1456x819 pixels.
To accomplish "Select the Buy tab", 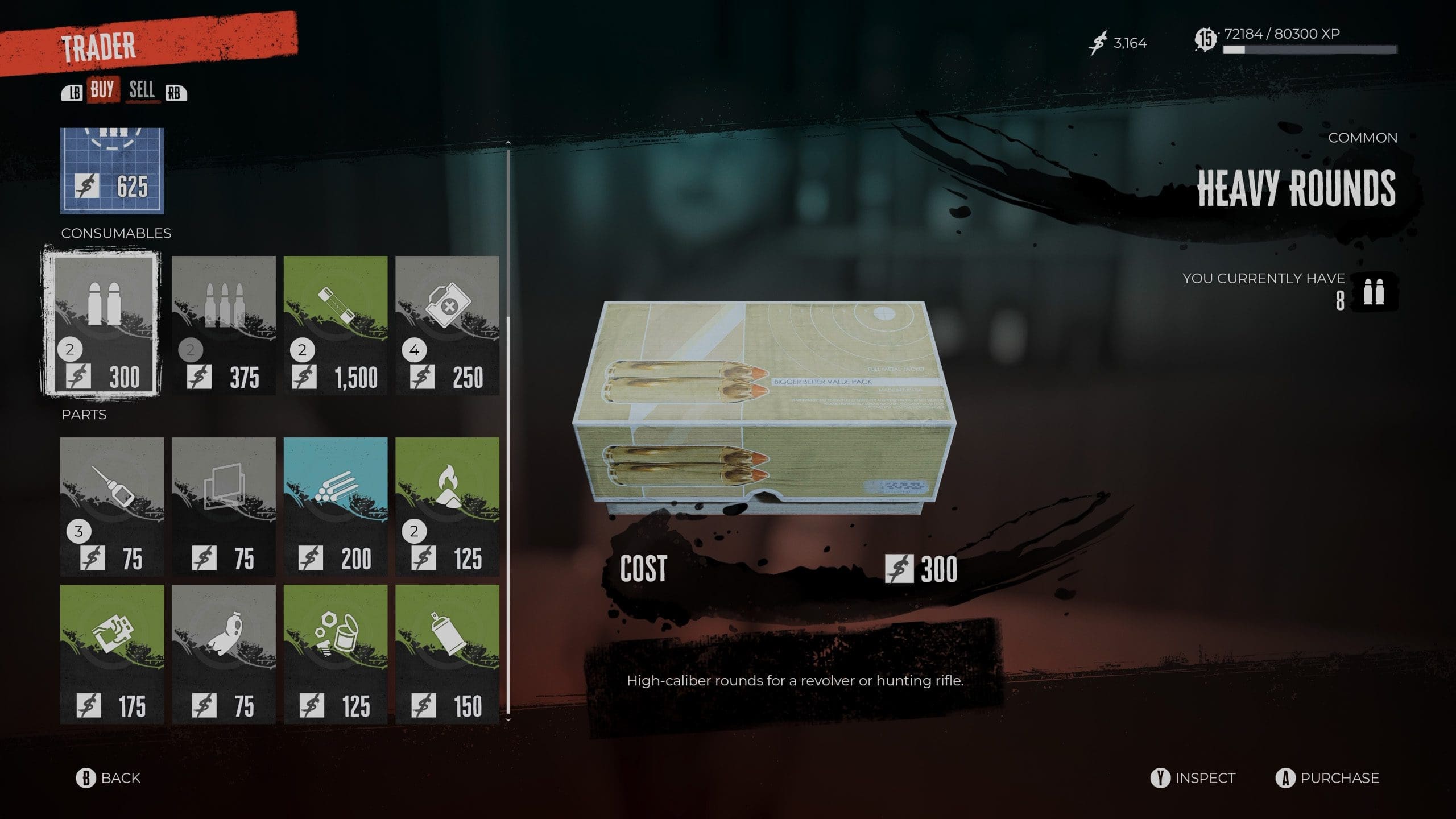I will click(x=102, y=90).
